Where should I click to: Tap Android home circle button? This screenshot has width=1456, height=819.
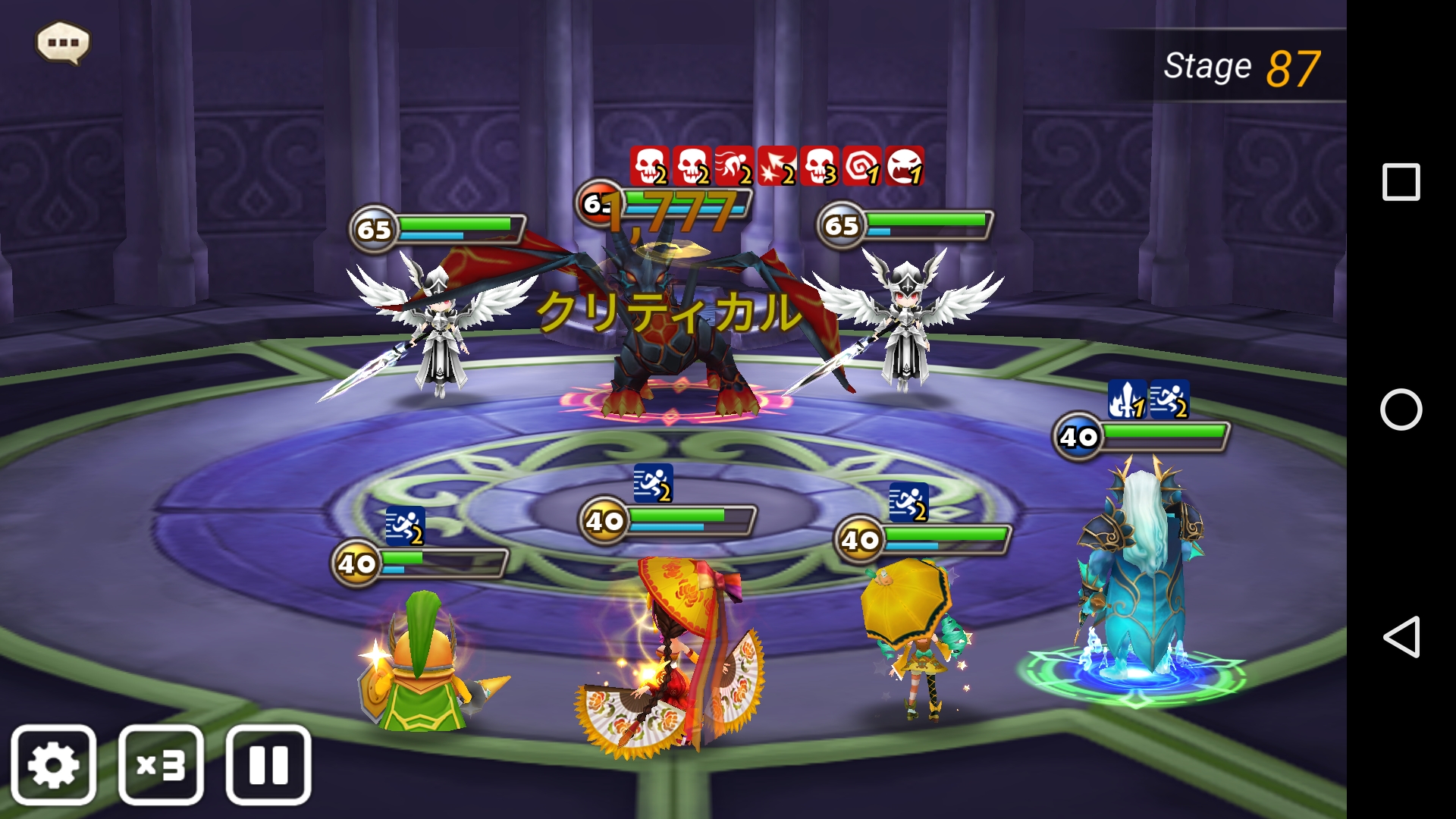click(x=1401, y=409)
